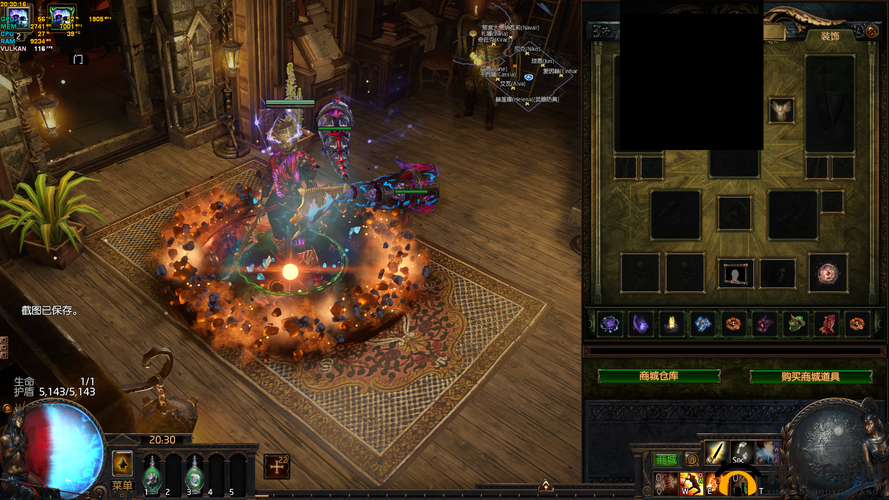Choose the blue butterfly cosmetic in the row
This screenshot has height=500, width=889.
coord(703,323)
